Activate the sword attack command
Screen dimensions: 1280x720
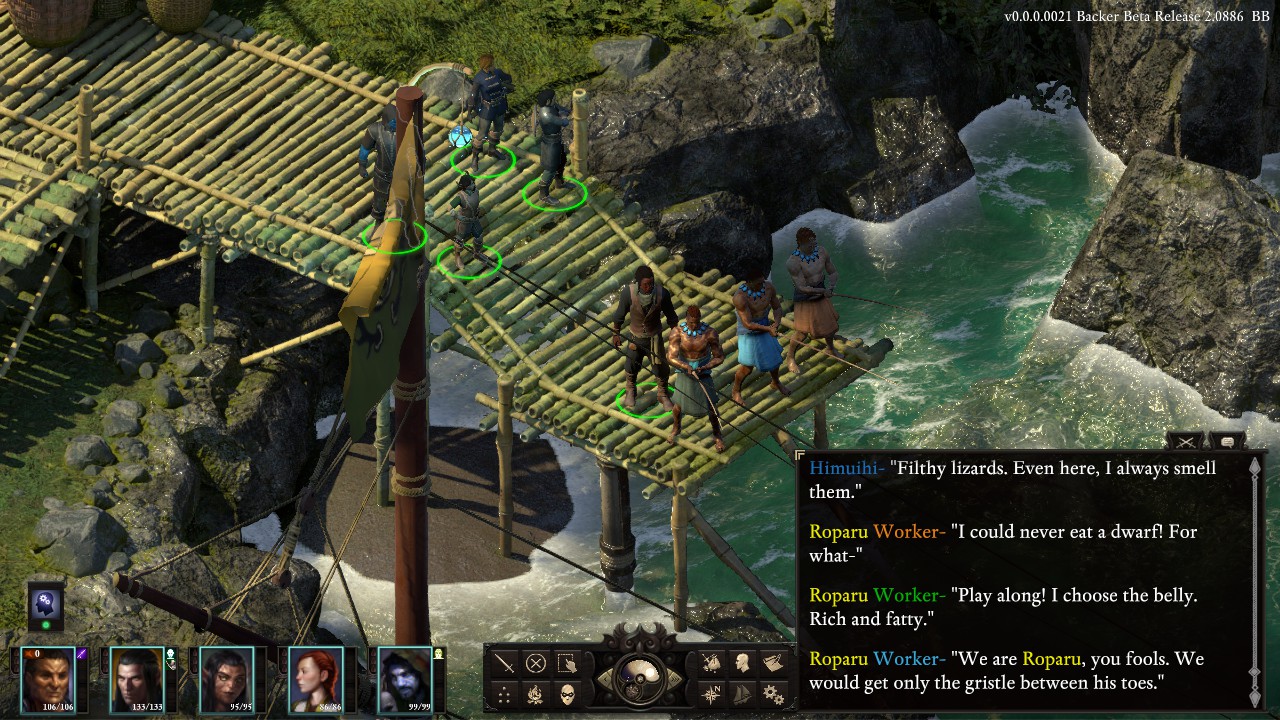click(x=505, y=663)
